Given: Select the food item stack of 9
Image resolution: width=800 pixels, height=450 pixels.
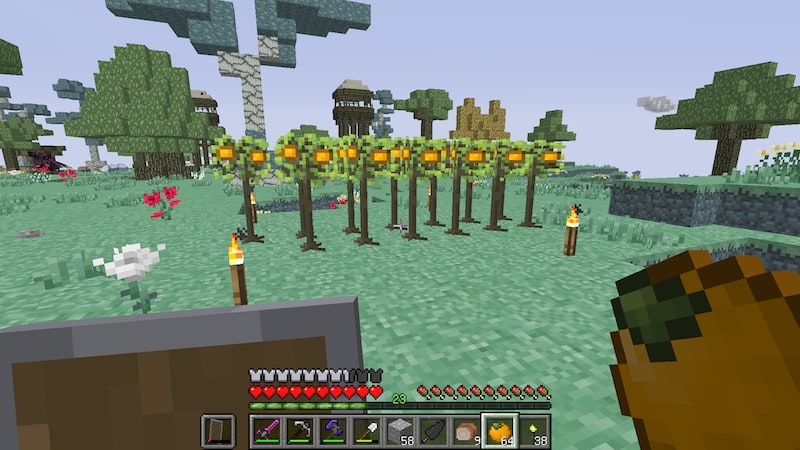Looking at the screenshot, I should [x=466, y=431].
